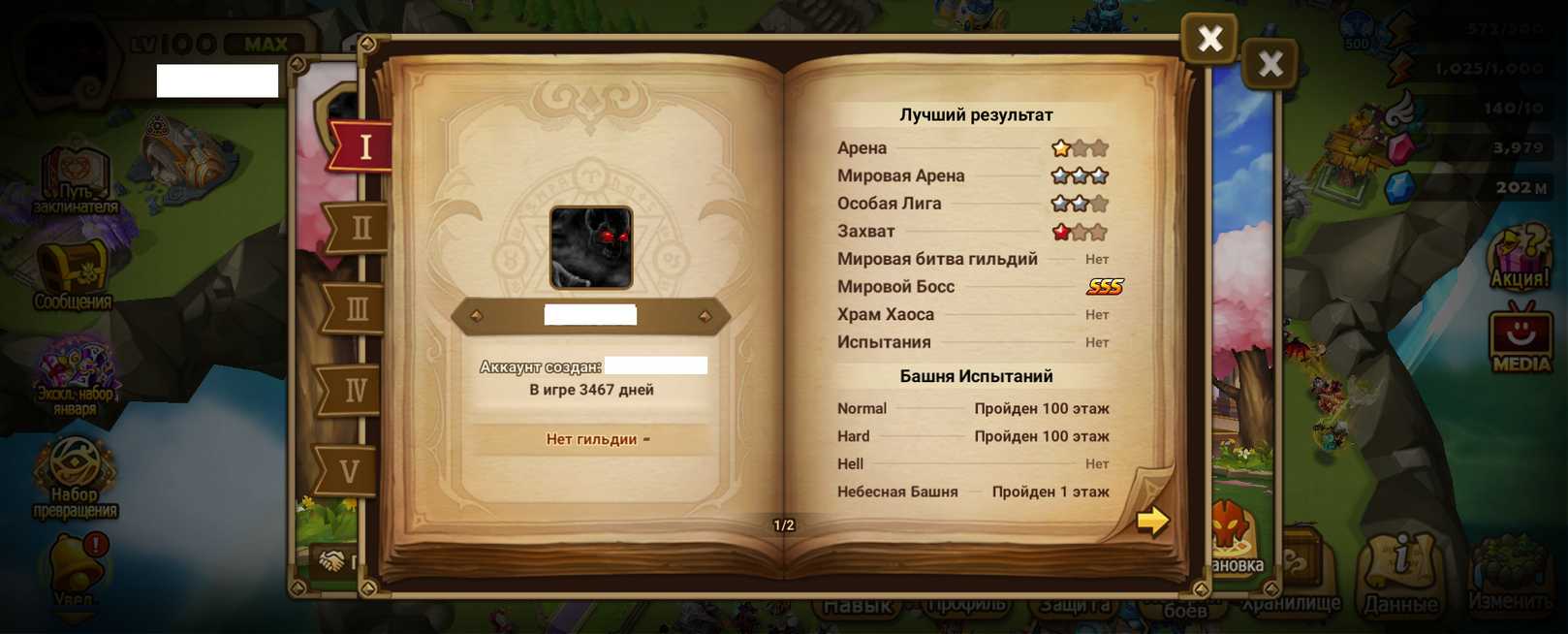Turn to the next page with yellow arrow
The image size is (1568, 634).
1152,521
